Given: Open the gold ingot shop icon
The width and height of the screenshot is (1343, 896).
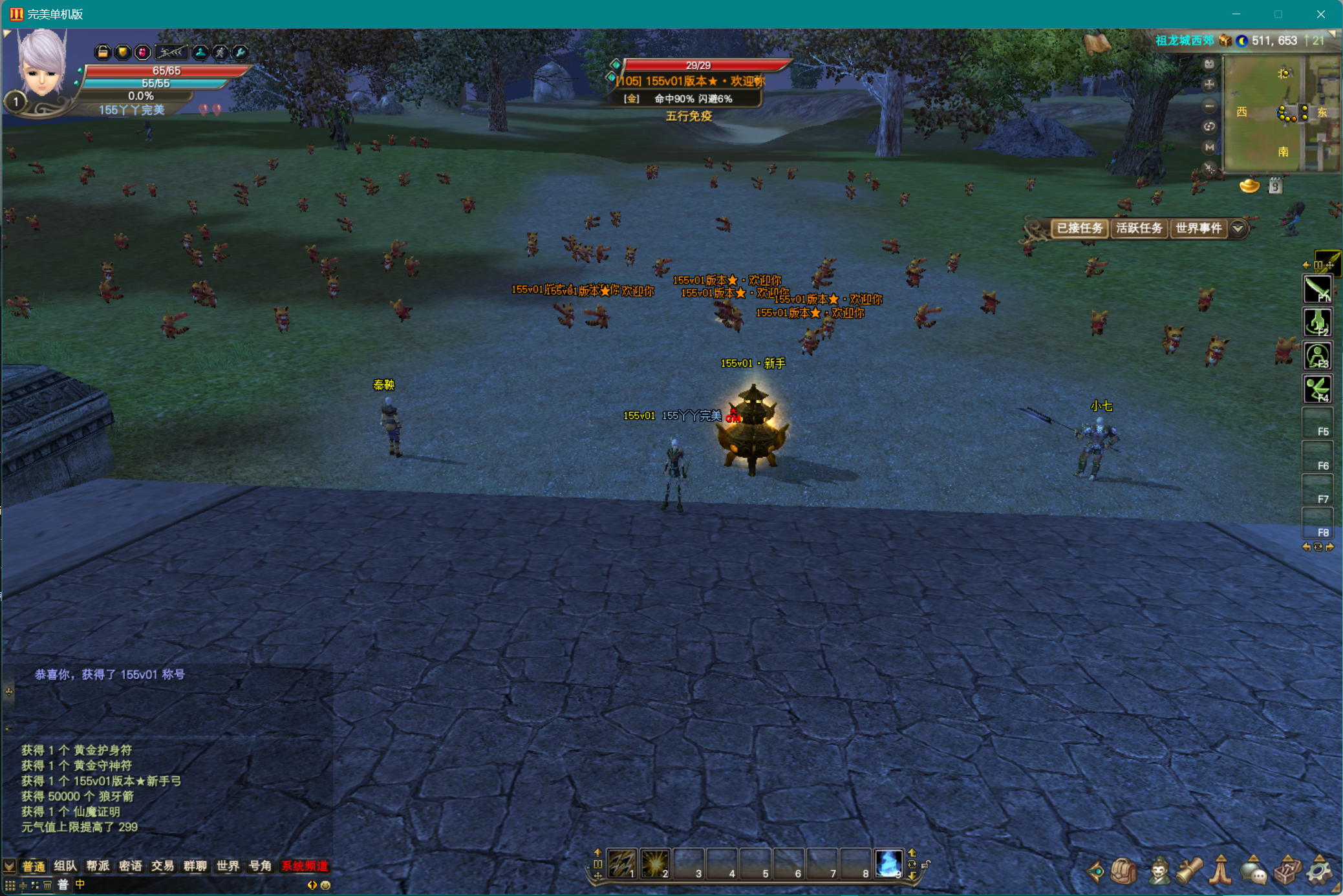Looking at the screenshot, I should (x=1249, y=187).
